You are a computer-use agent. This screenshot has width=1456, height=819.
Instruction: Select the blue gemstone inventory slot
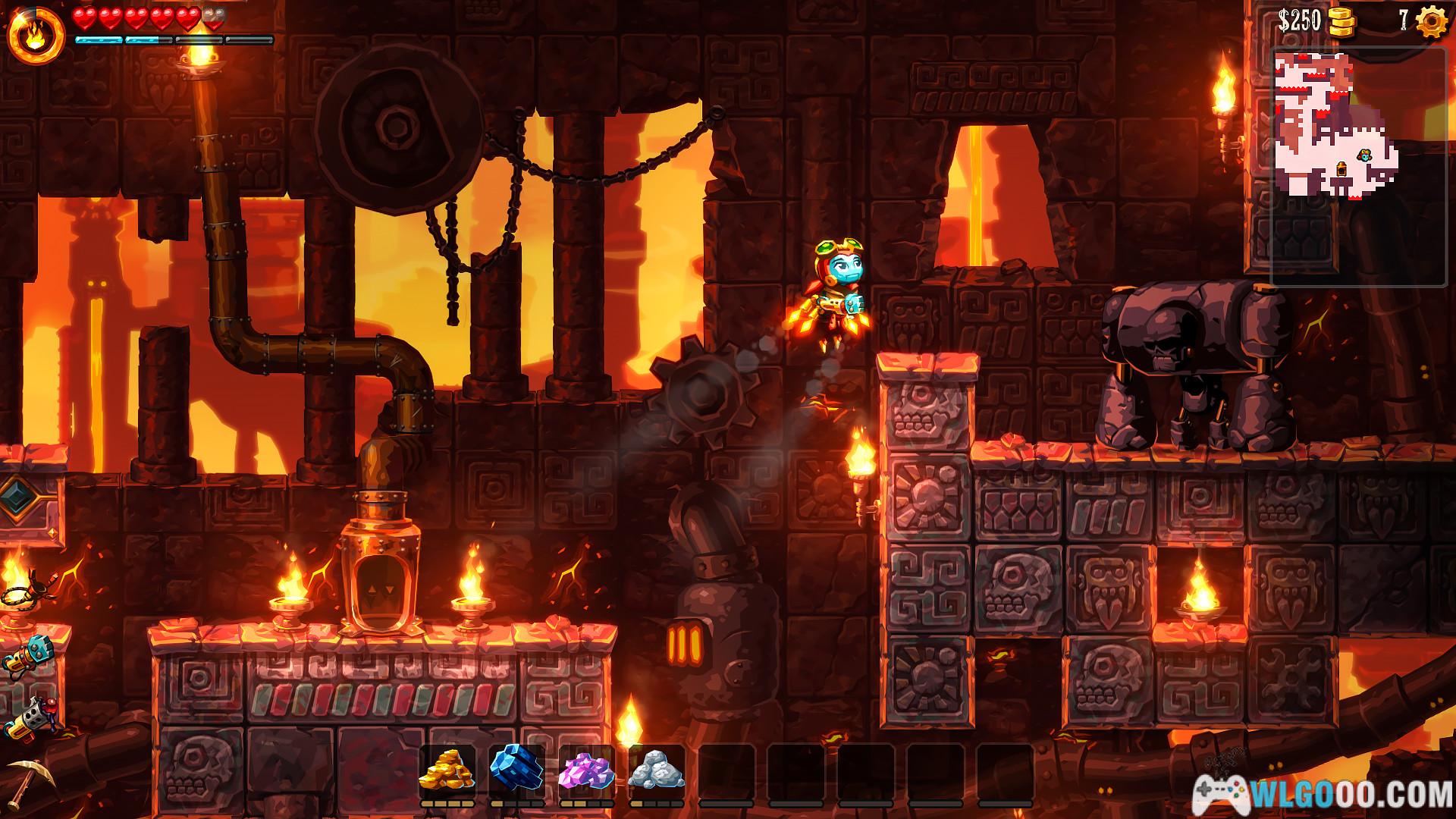click(517, 770)
